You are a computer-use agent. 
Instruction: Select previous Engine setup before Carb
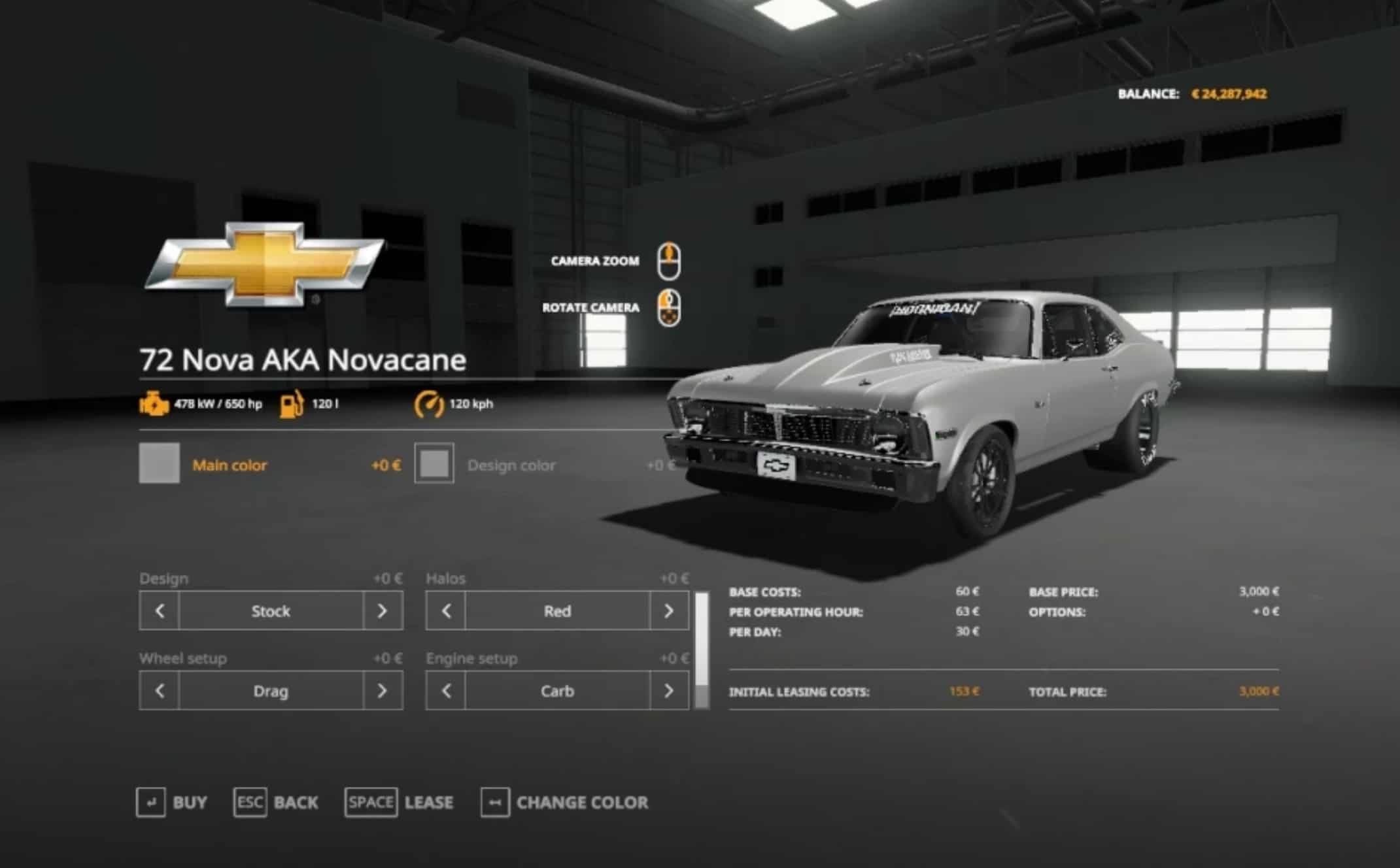(446, 691)
